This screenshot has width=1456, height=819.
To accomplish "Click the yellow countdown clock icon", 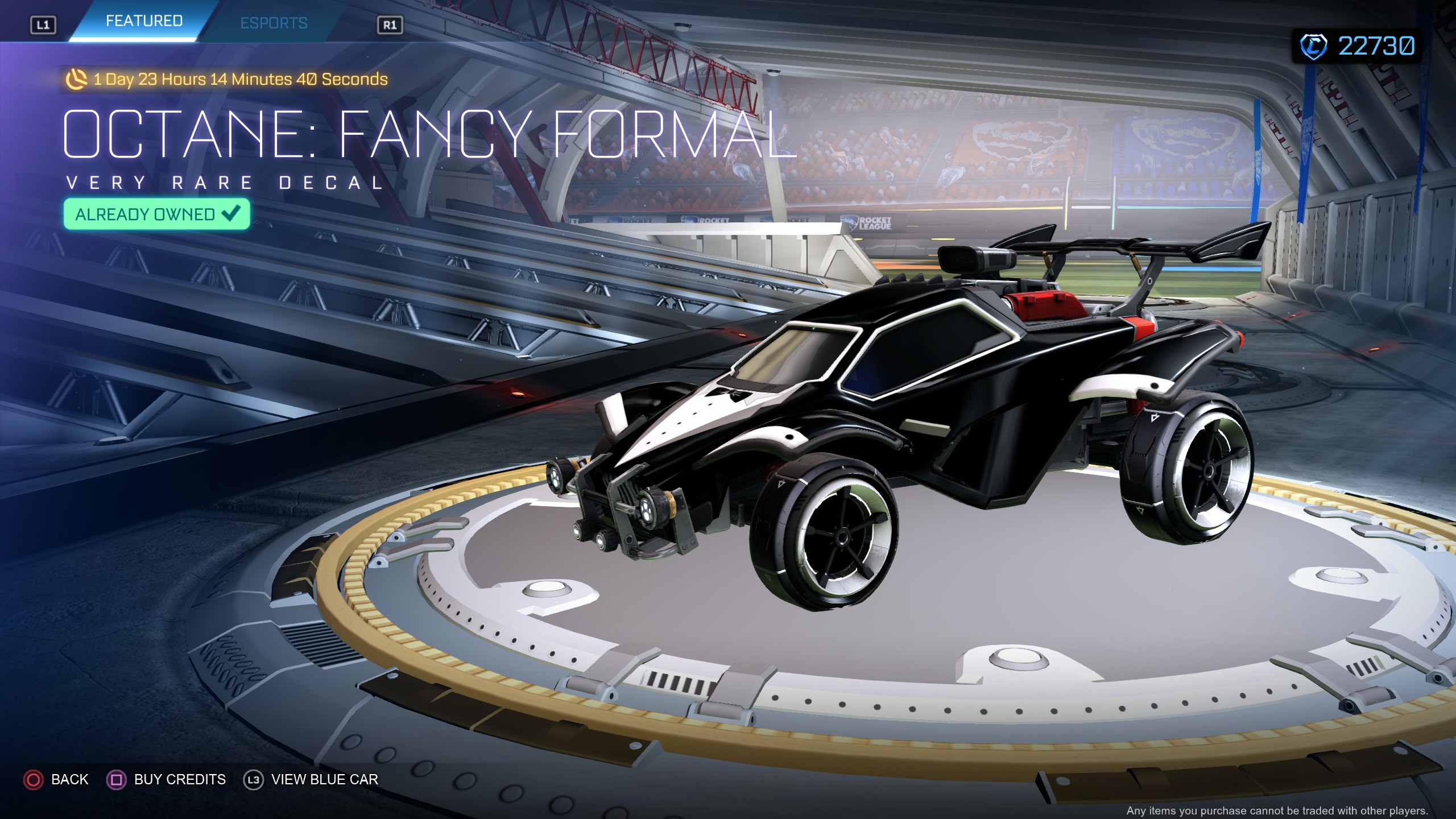I will coord(77,81).
